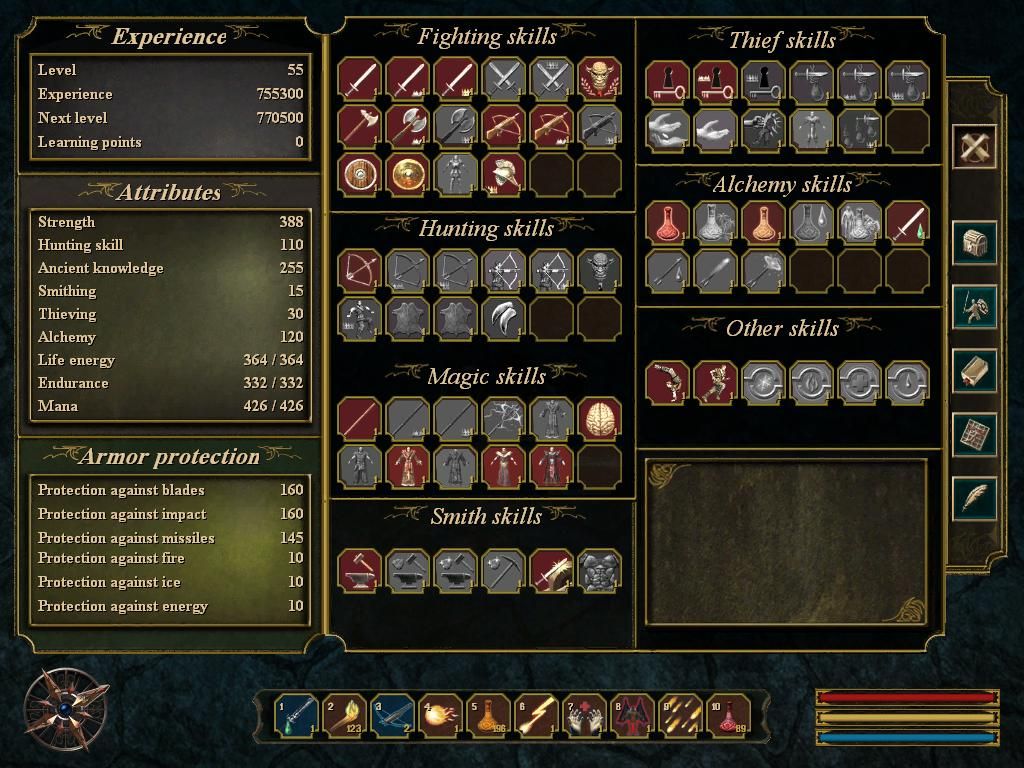Select the orc head fighting skill
The width and height of the screenshot is (1024, 768).
(599, 78)
